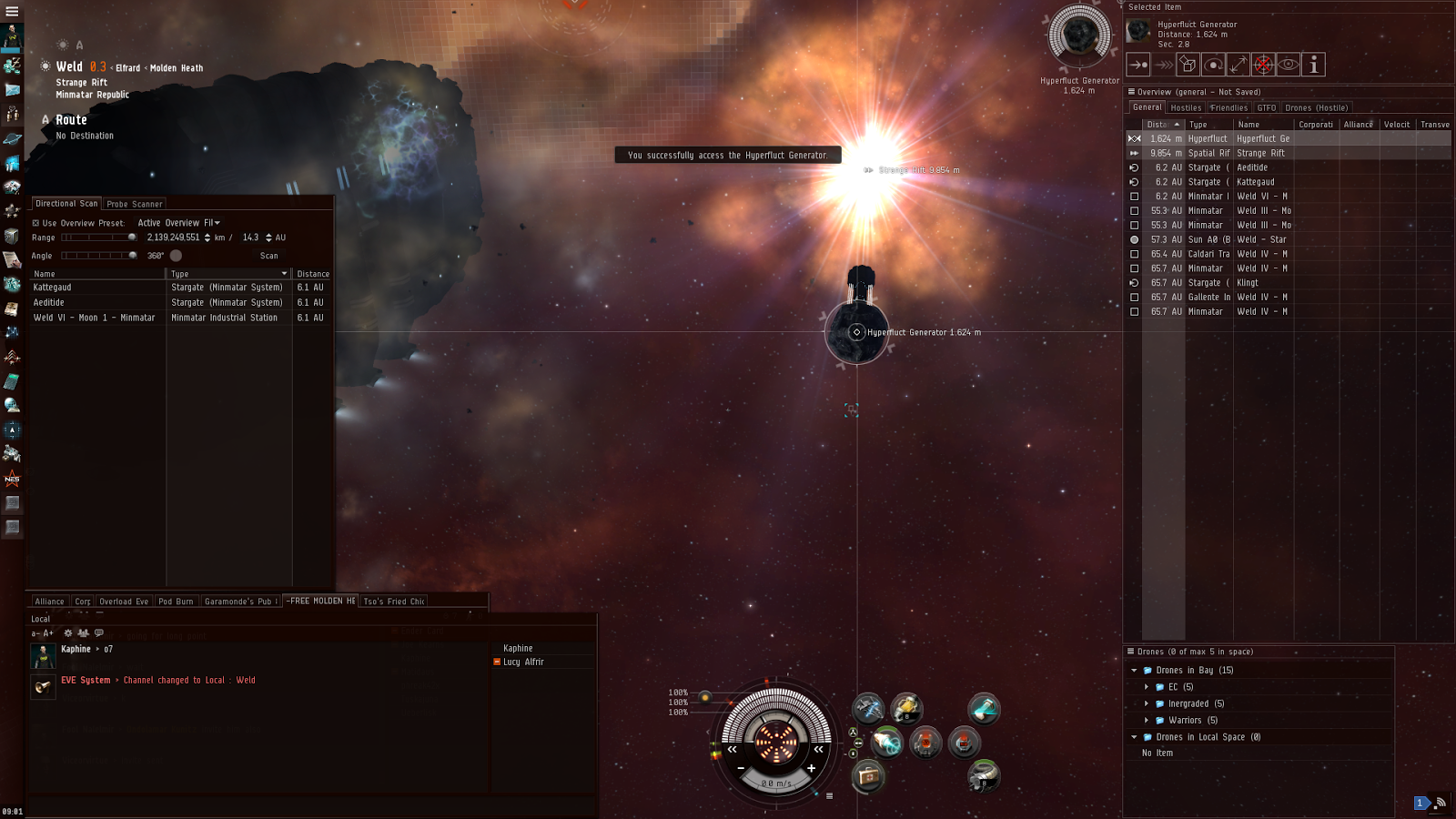Expand the Warriors (5) drone group

tap(1147, 721)
